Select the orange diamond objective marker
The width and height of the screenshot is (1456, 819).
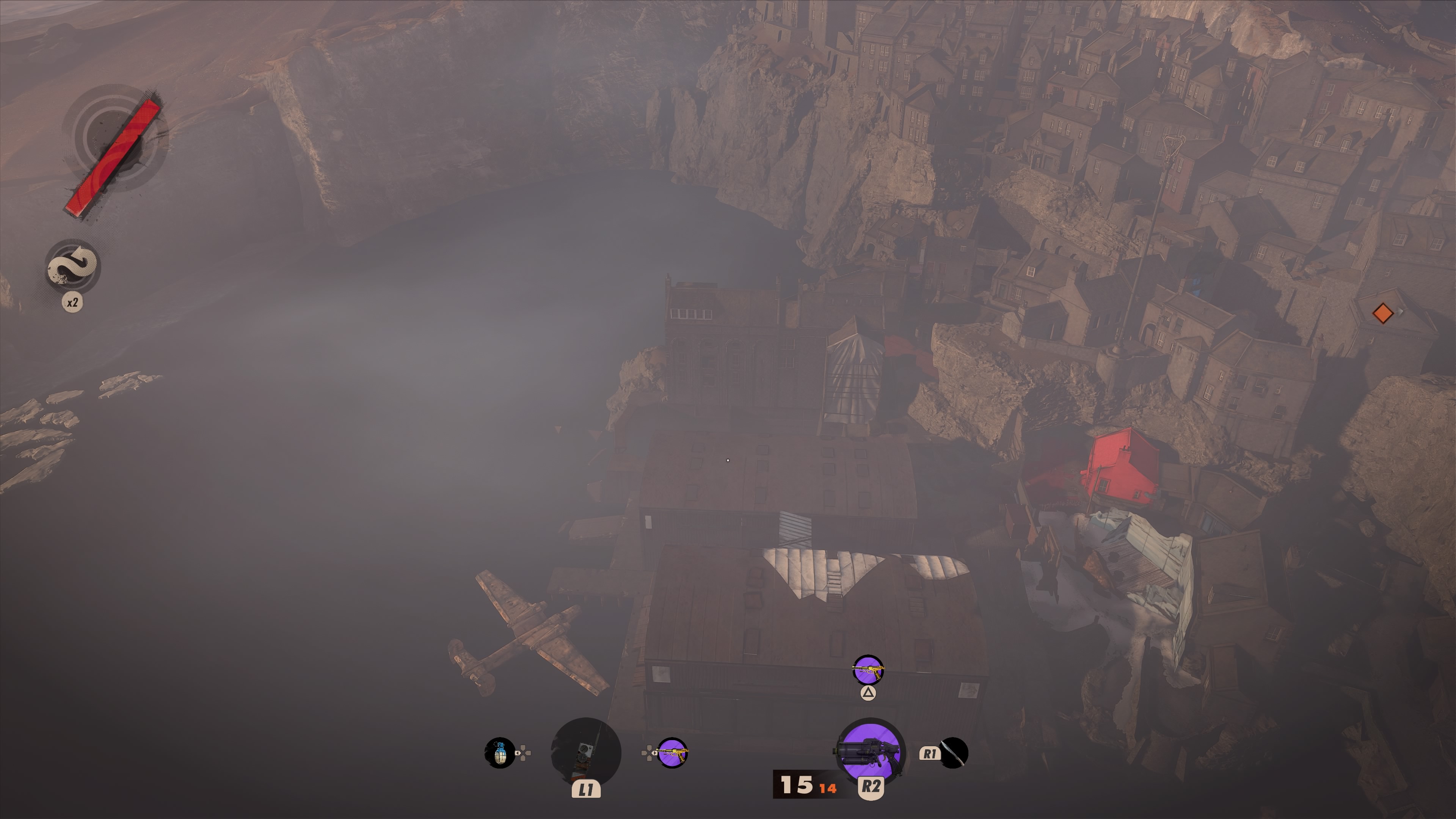(x=1382, y=313)
